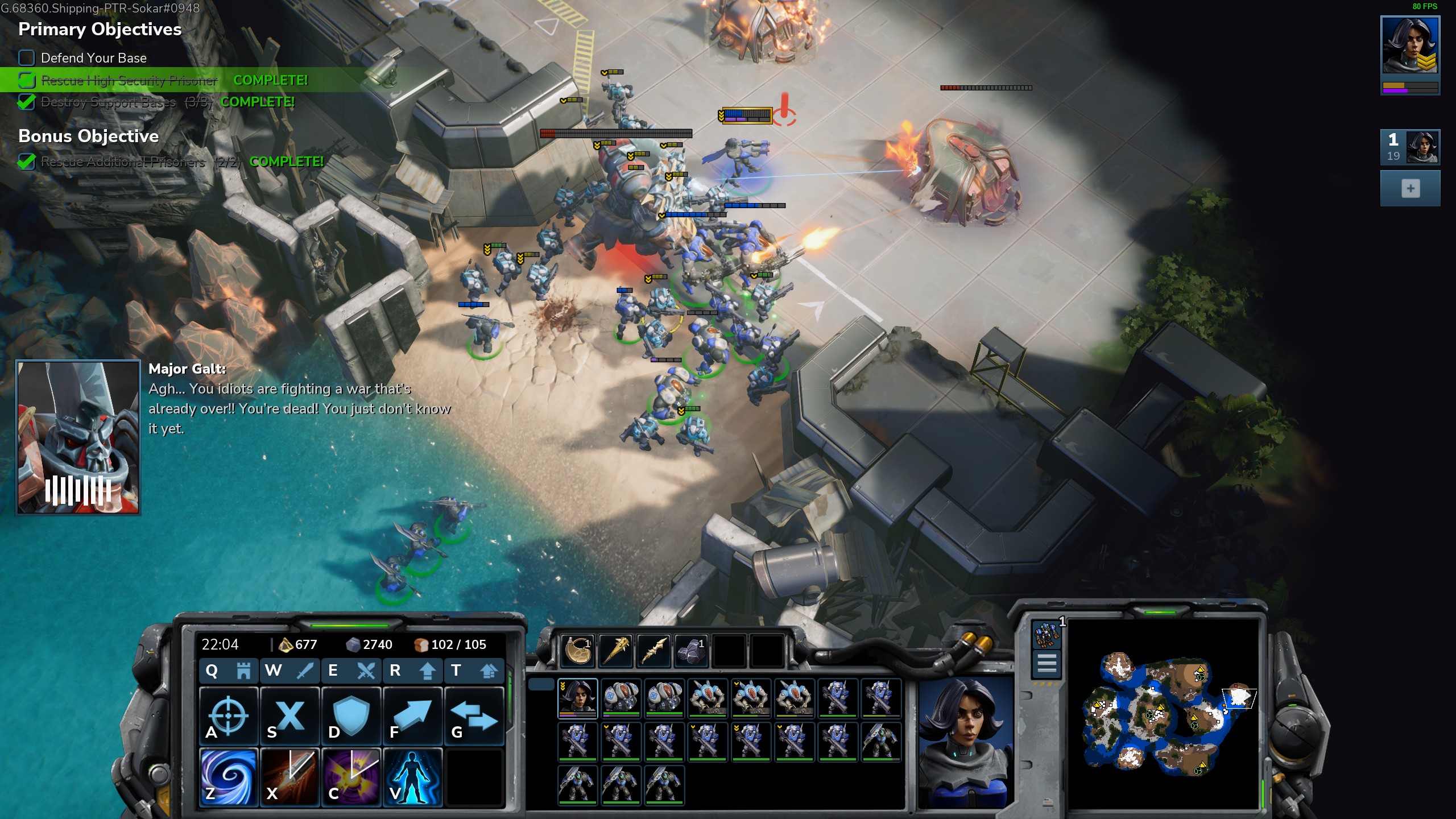This screenshot has width=1456, height=819.
Task: Select the mech army icon beside minimap
Action: pos(1046,634)
